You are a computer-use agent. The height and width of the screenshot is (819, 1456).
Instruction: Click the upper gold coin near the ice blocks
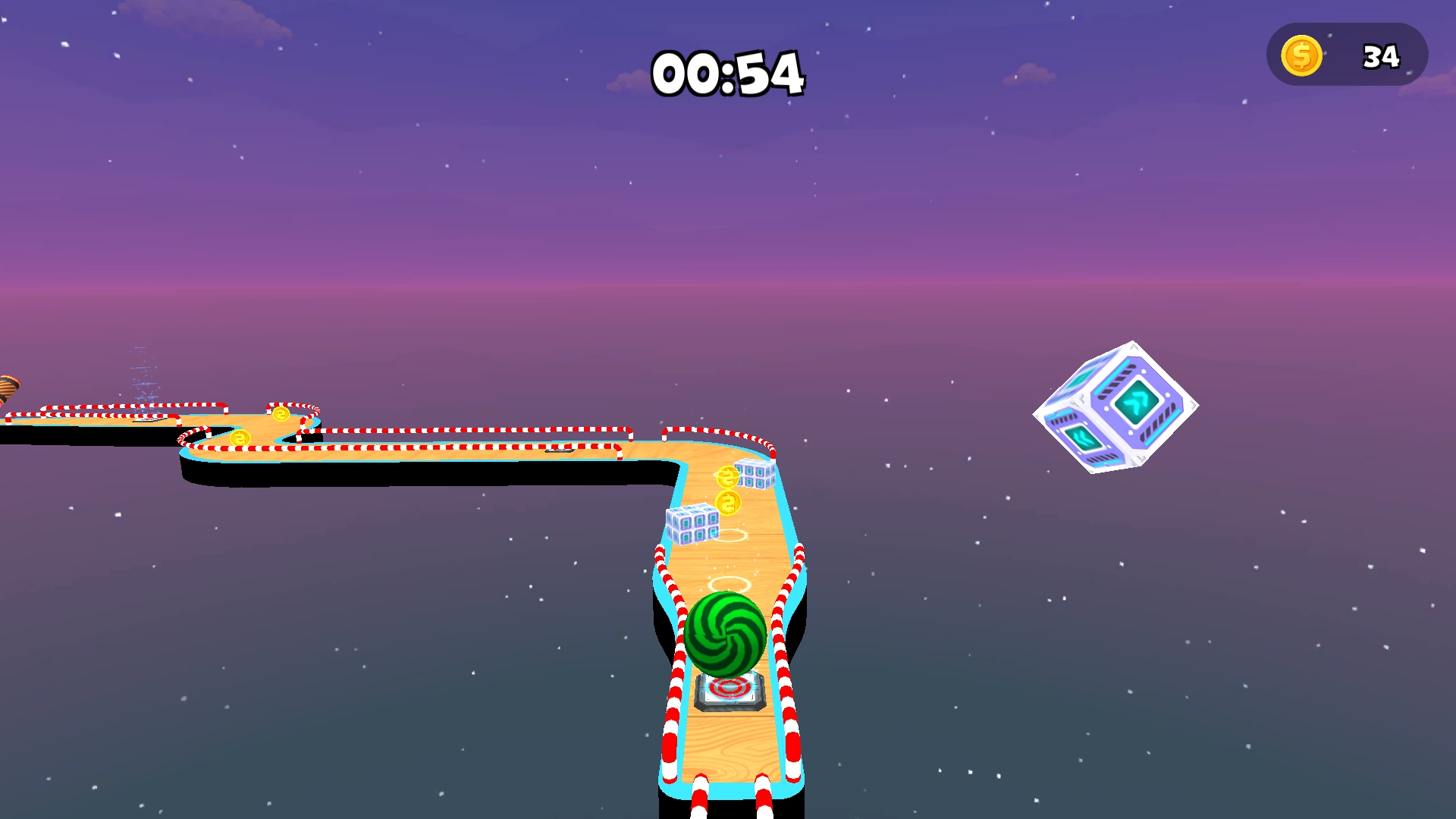tap(729, 478)
